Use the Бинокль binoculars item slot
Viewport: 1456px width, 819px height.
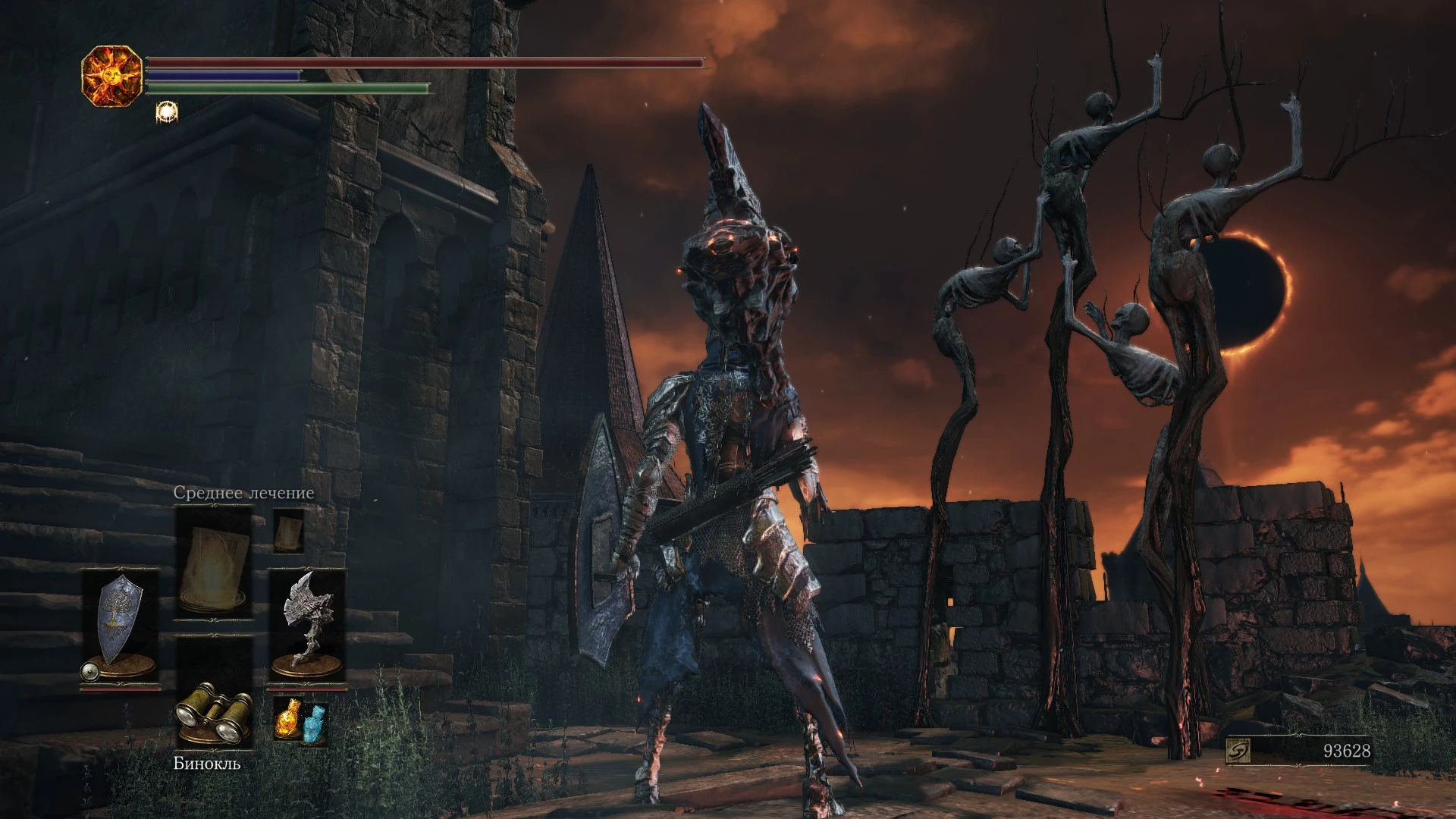pos(213,714)
